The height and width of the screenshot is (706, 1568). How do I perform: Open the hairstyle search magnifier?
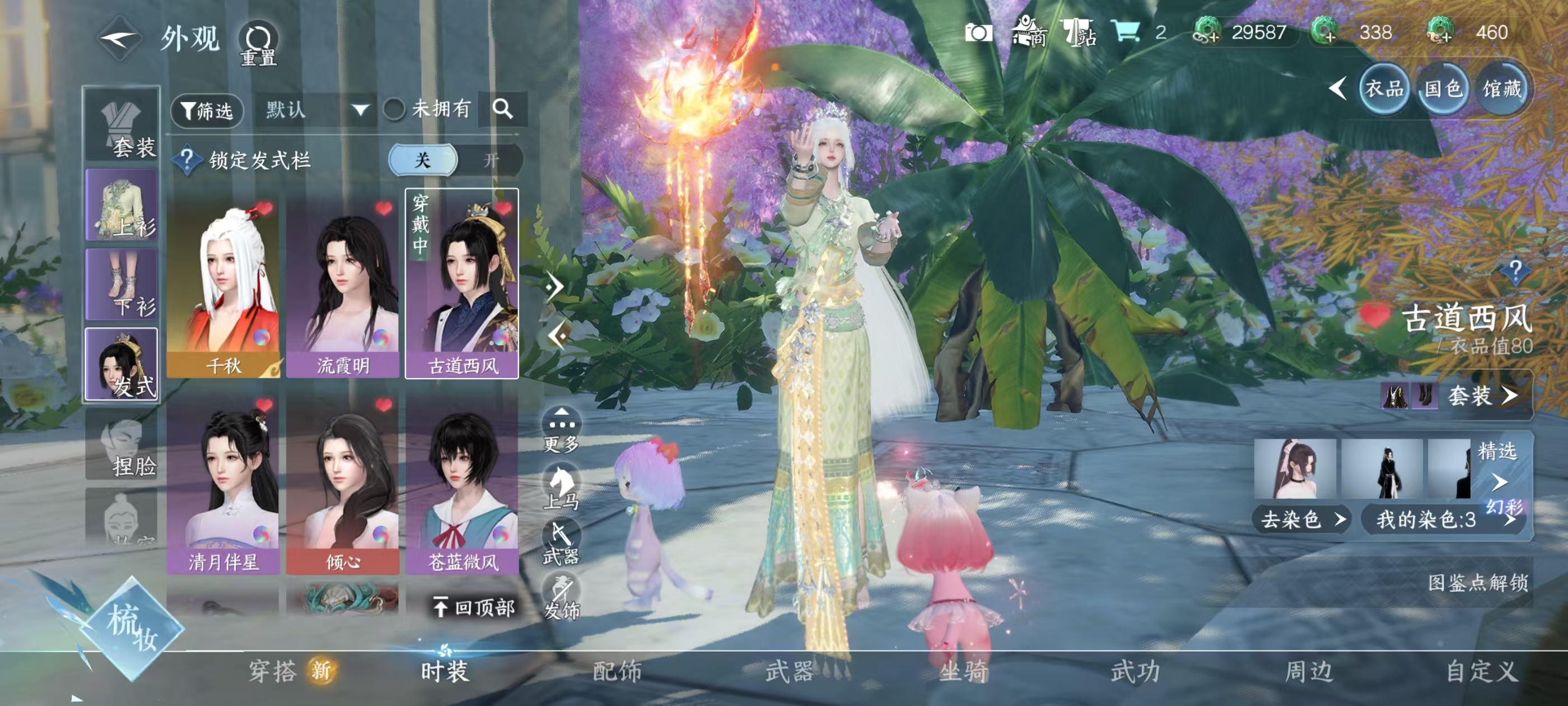click(502, 109)
